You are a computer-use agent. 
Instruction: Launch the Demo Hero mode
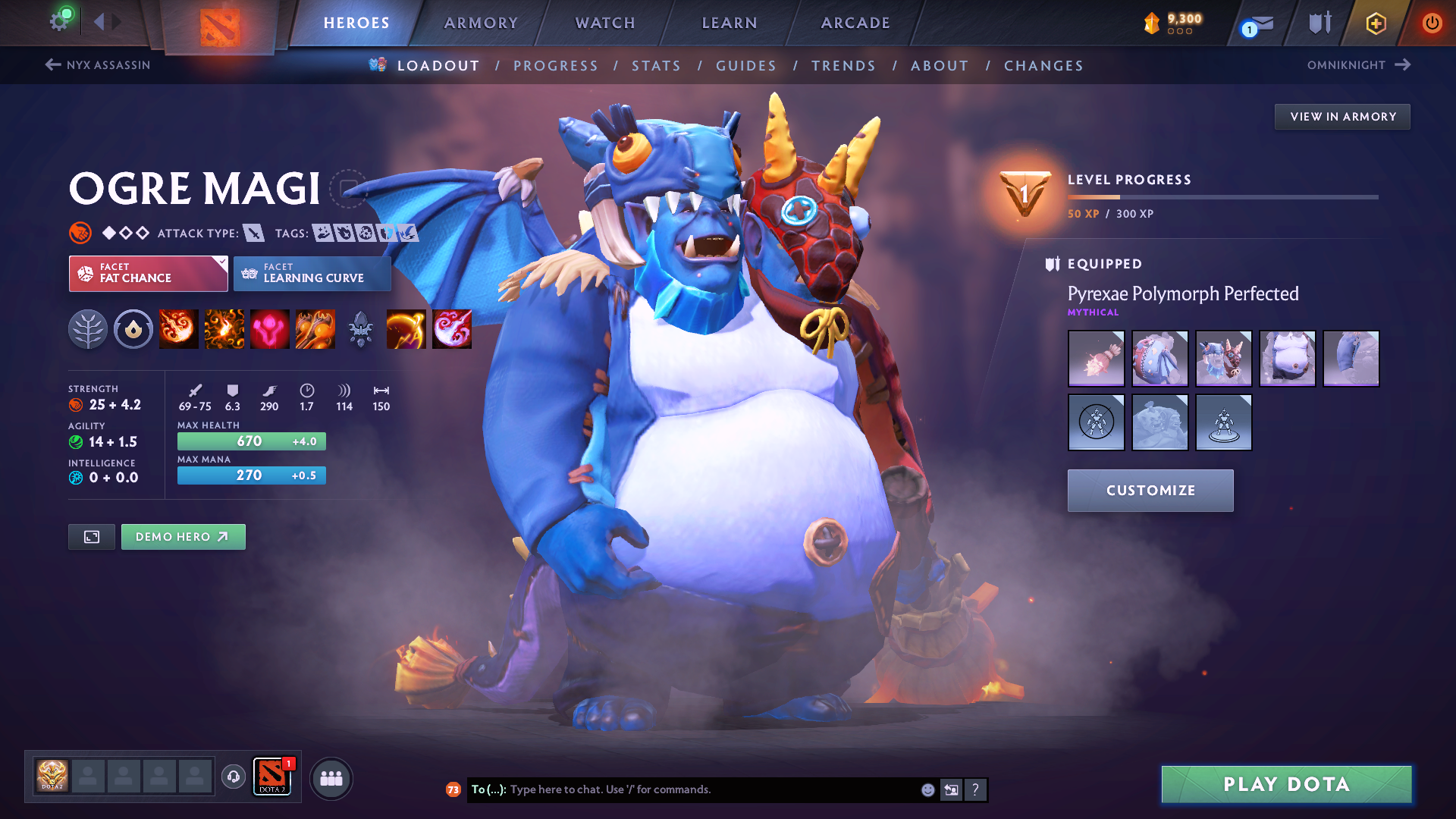[183, 537]
